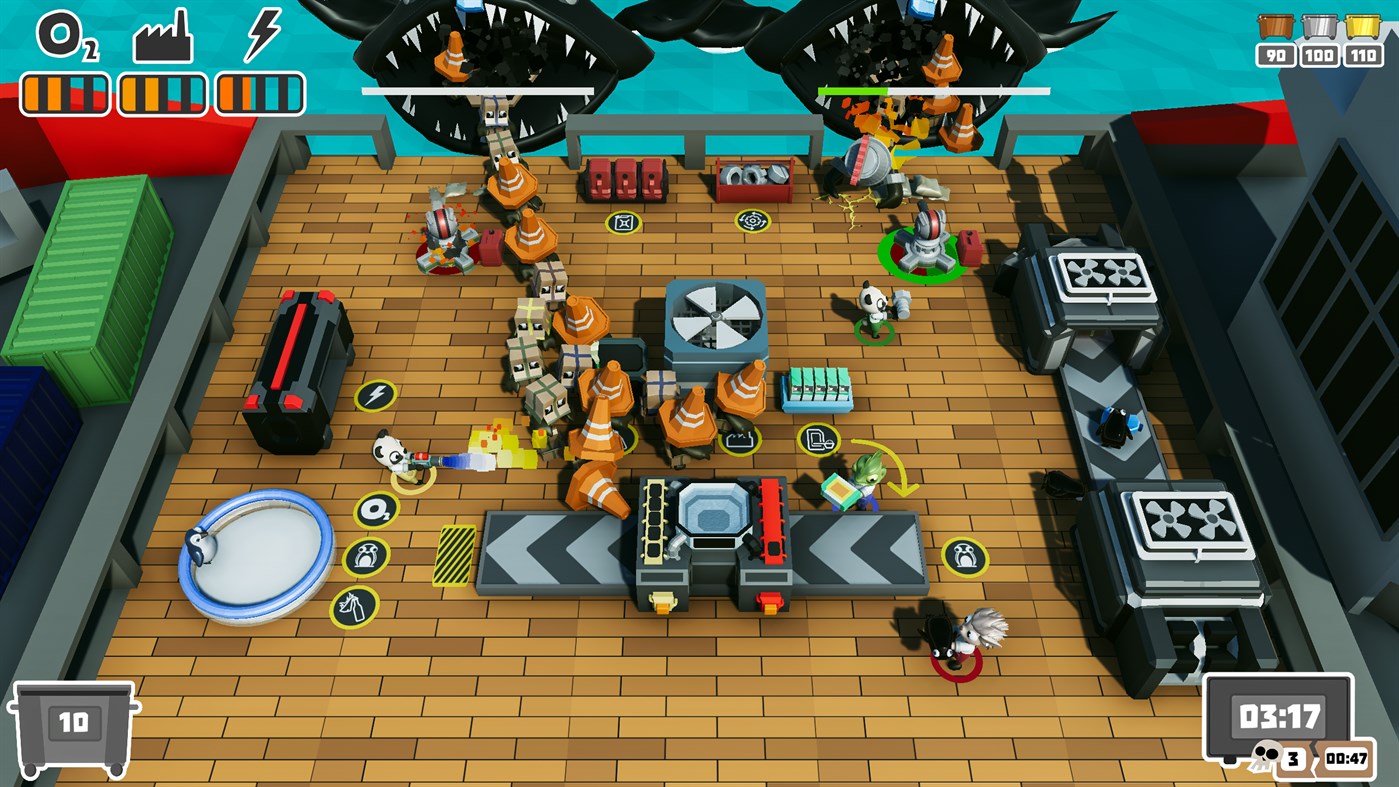The image size is (1399, 787).
Task: Click the lightning bolt floor marker near the panda
Action: coord(374,396)
